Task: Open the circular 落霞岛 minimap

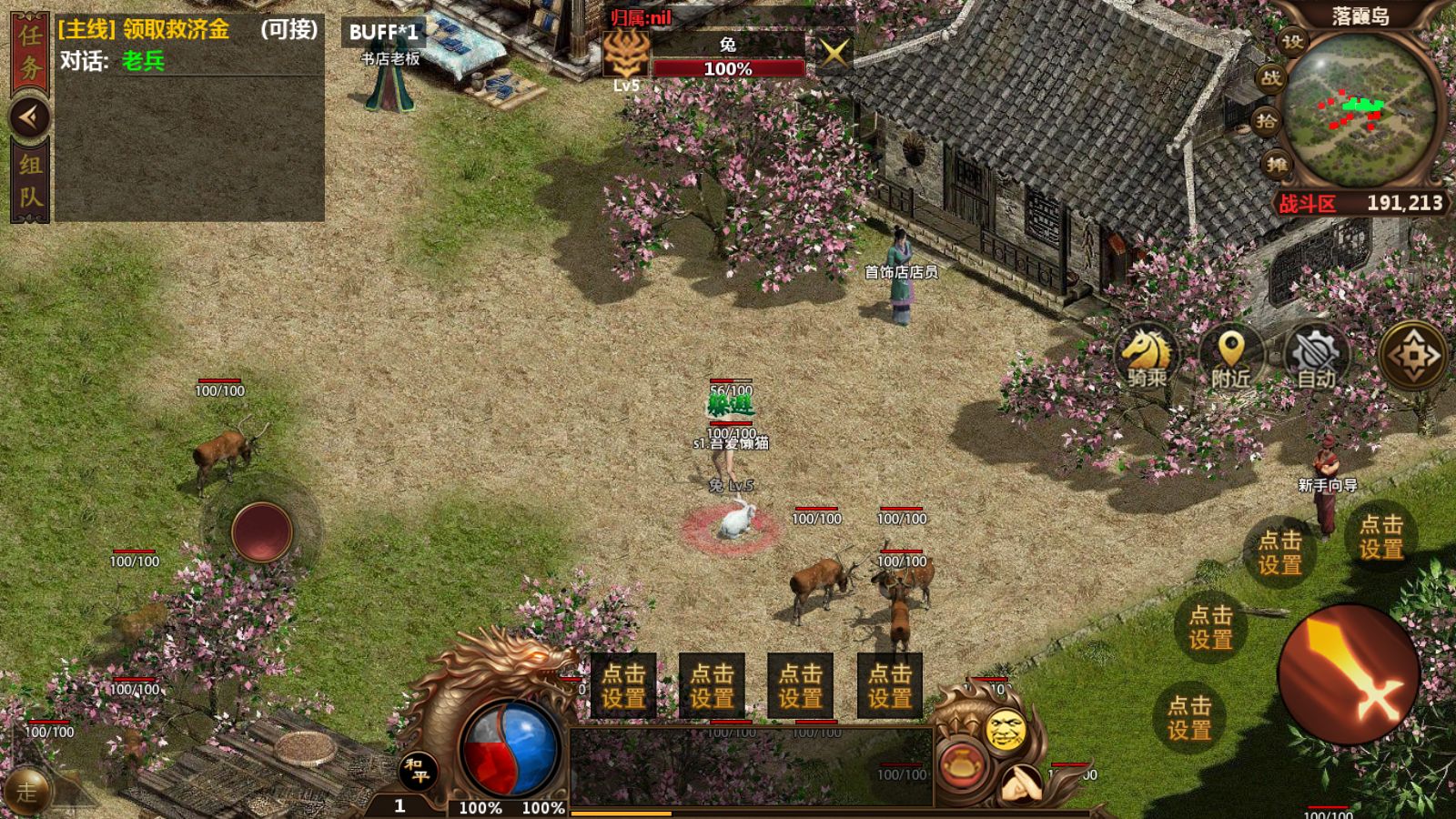Action: pos(1361,111)
